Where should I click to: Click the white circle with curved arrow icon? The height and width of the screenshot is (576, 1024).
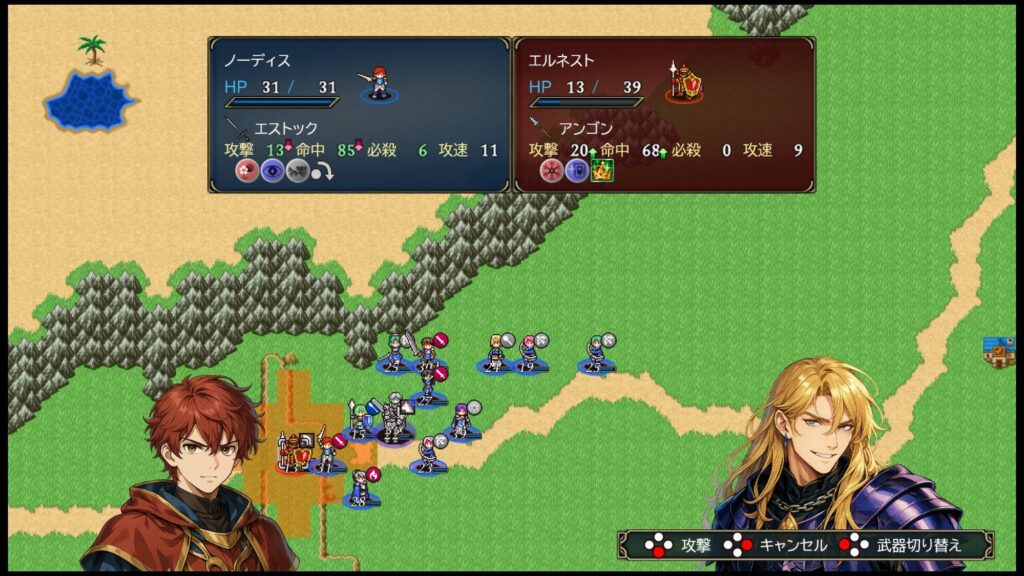coord(321,173)
